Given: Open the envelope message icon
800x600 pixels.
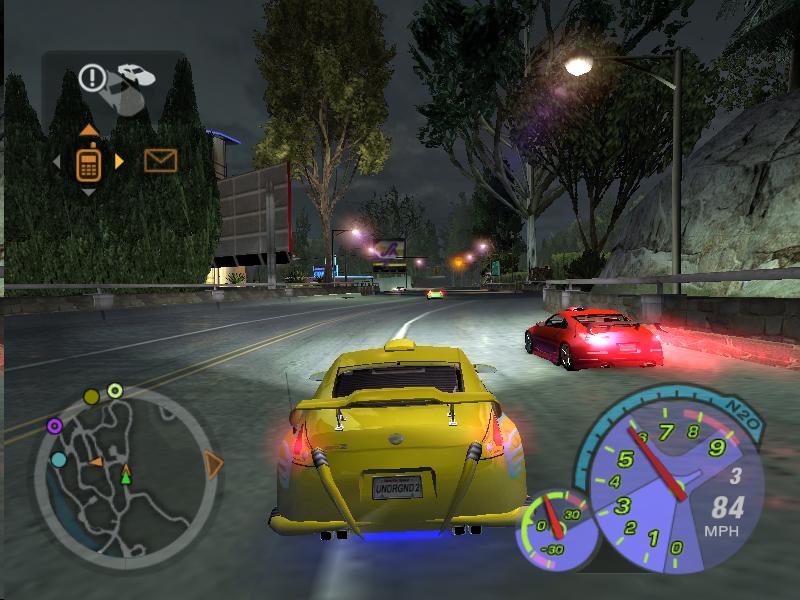Looking at the screenshot, I should coord(160,160).
